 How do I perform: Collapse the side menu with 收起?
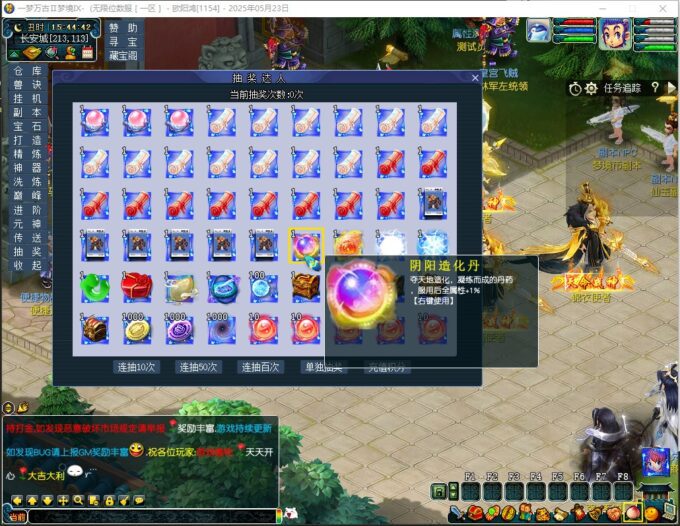tap(27, 265)
